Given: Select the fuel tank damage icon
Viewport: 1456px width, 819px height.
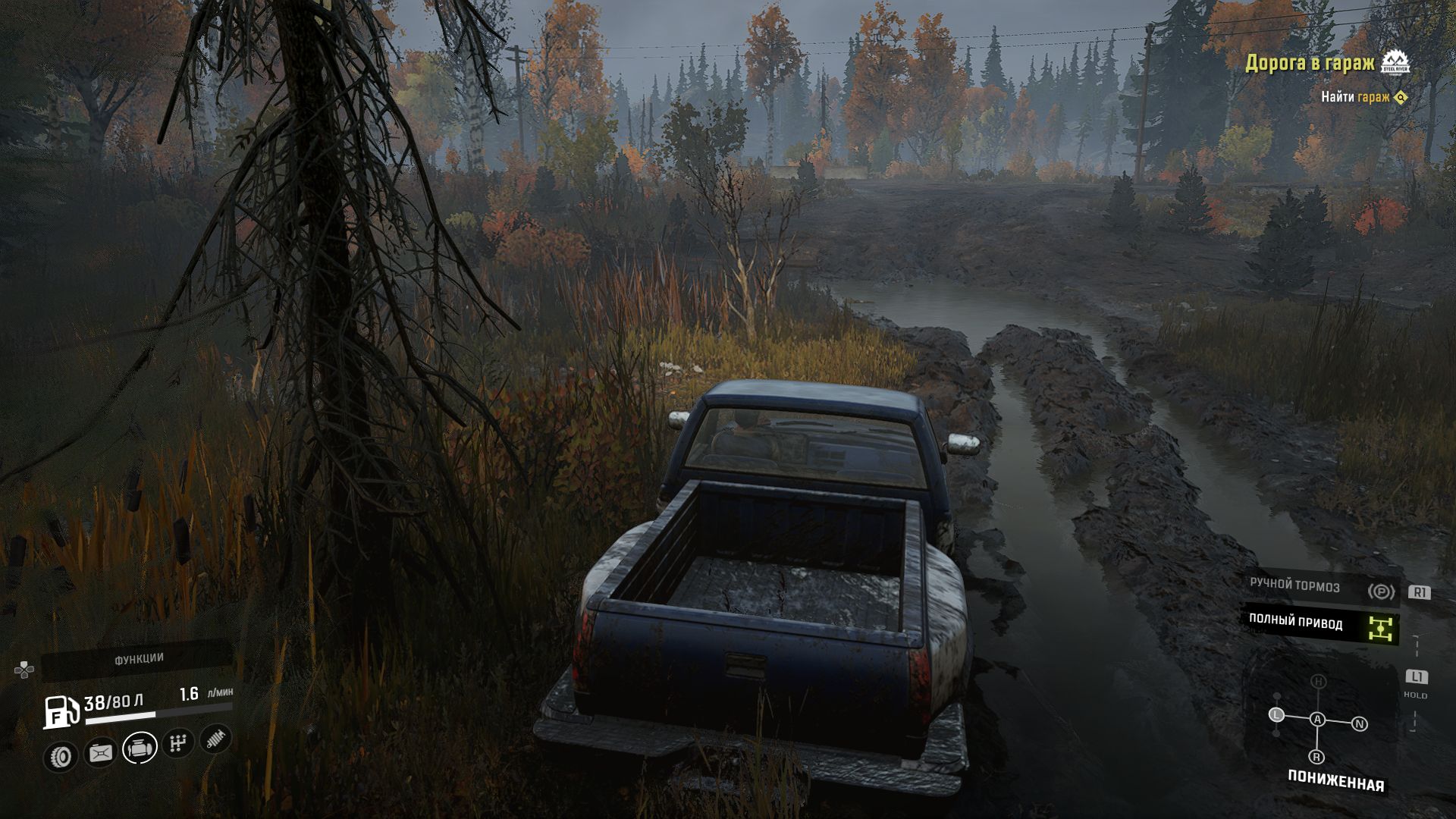Looking at the screenshot, I should point(100,752).
